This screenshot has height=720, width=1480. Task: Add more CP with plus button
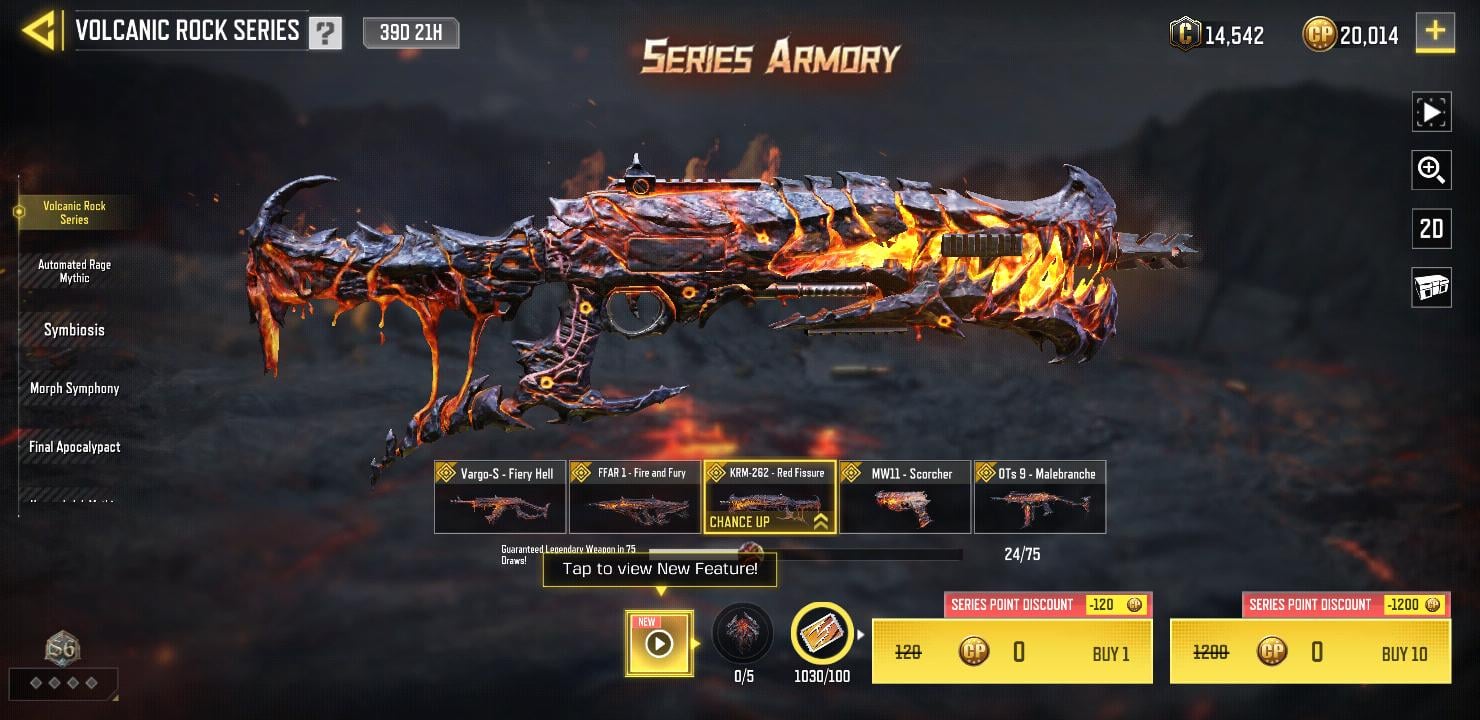click(1435, 32)
